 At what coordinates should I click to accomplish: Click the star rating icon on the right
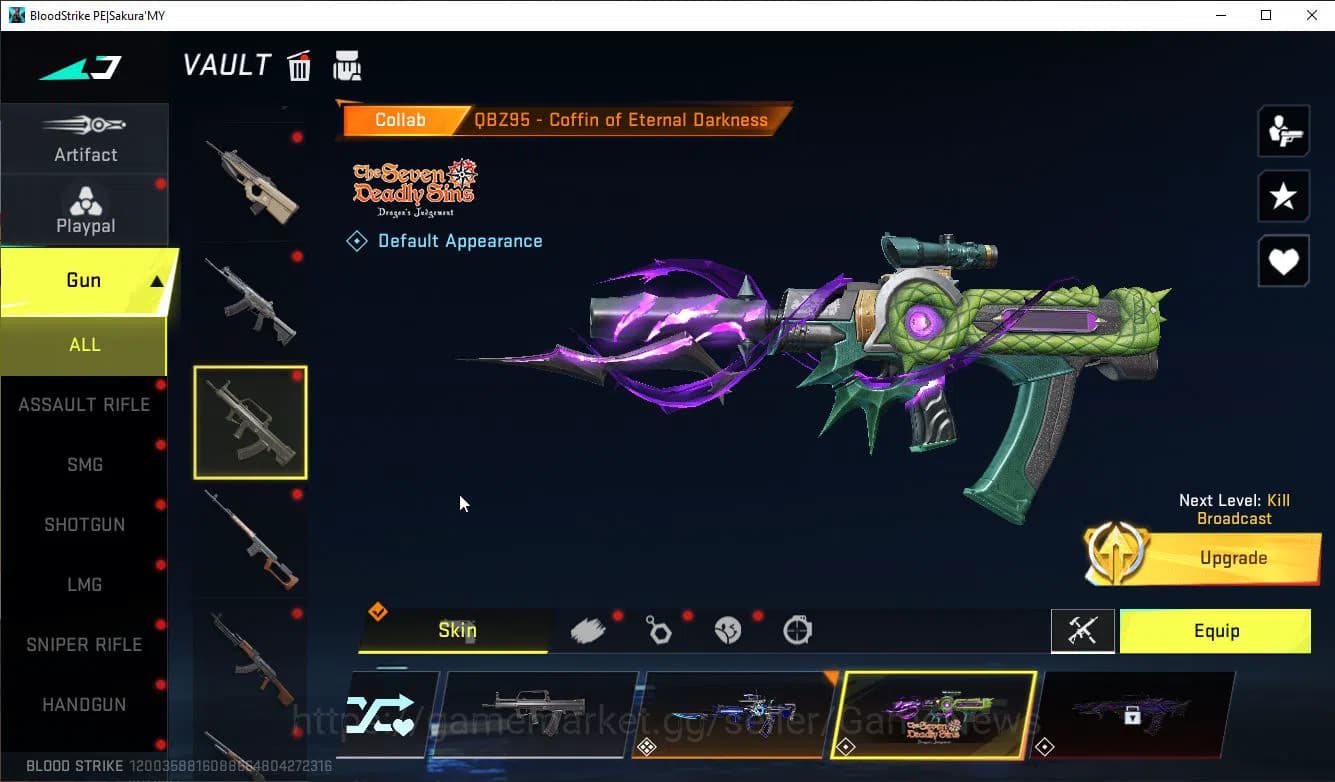click(1283, 196)
